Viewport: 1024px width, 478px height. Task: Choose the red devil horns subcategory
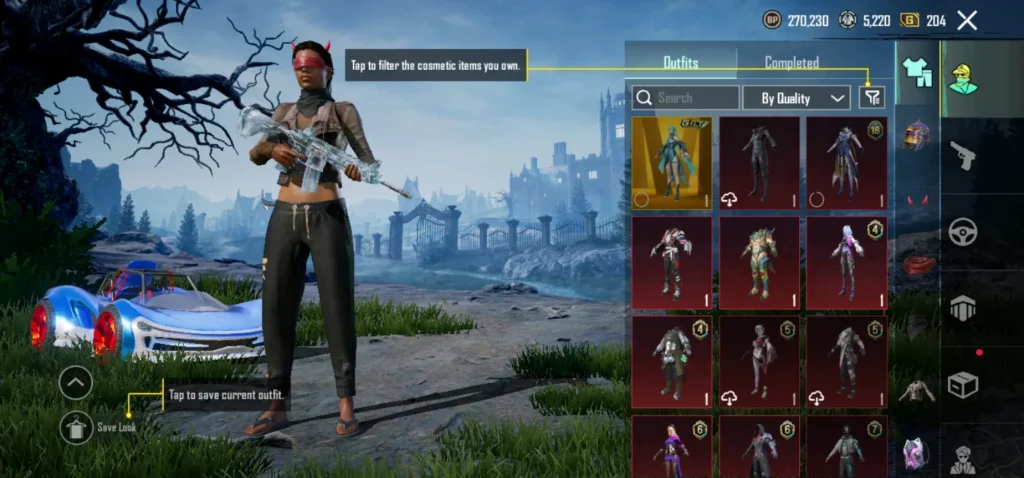[x=917, y=200]
